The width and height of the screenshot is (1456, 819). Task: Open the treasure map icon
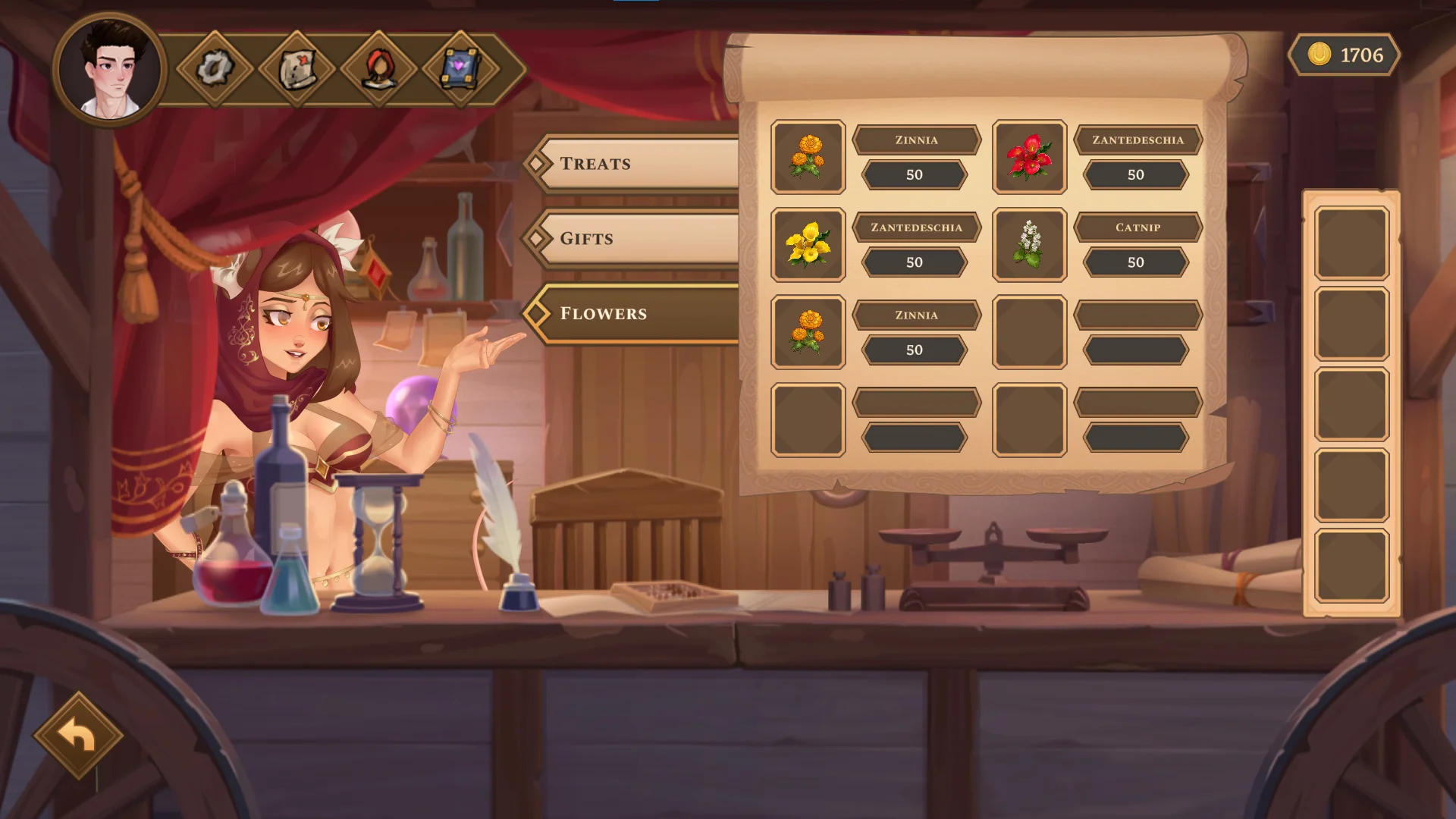297,69
